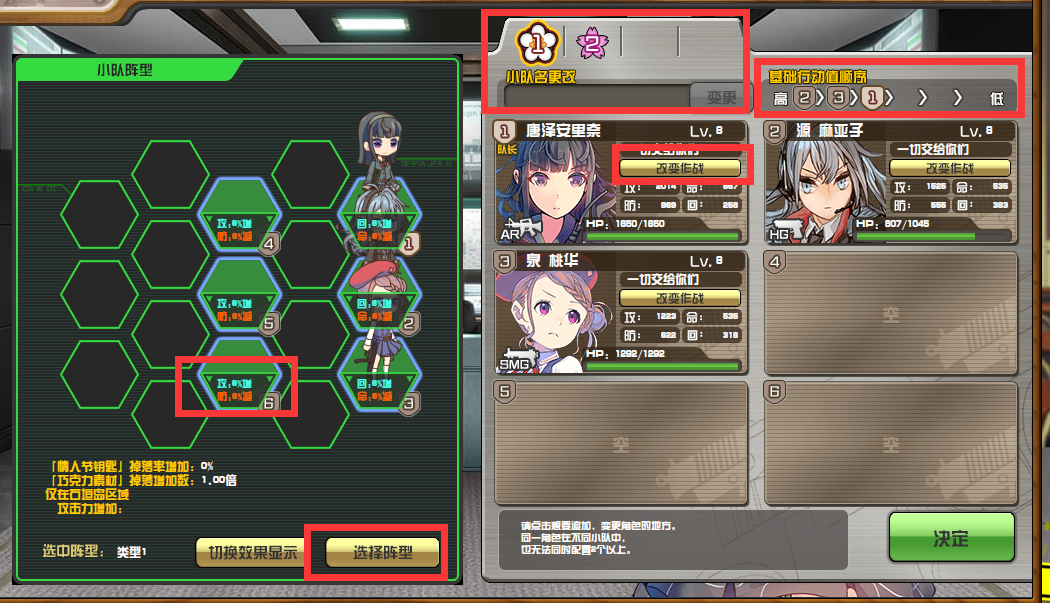Image resolution: width=1050 pixels, height=603 pixels.
Task: Switch to squad tab 1
Action: click(x=535, y=42)
